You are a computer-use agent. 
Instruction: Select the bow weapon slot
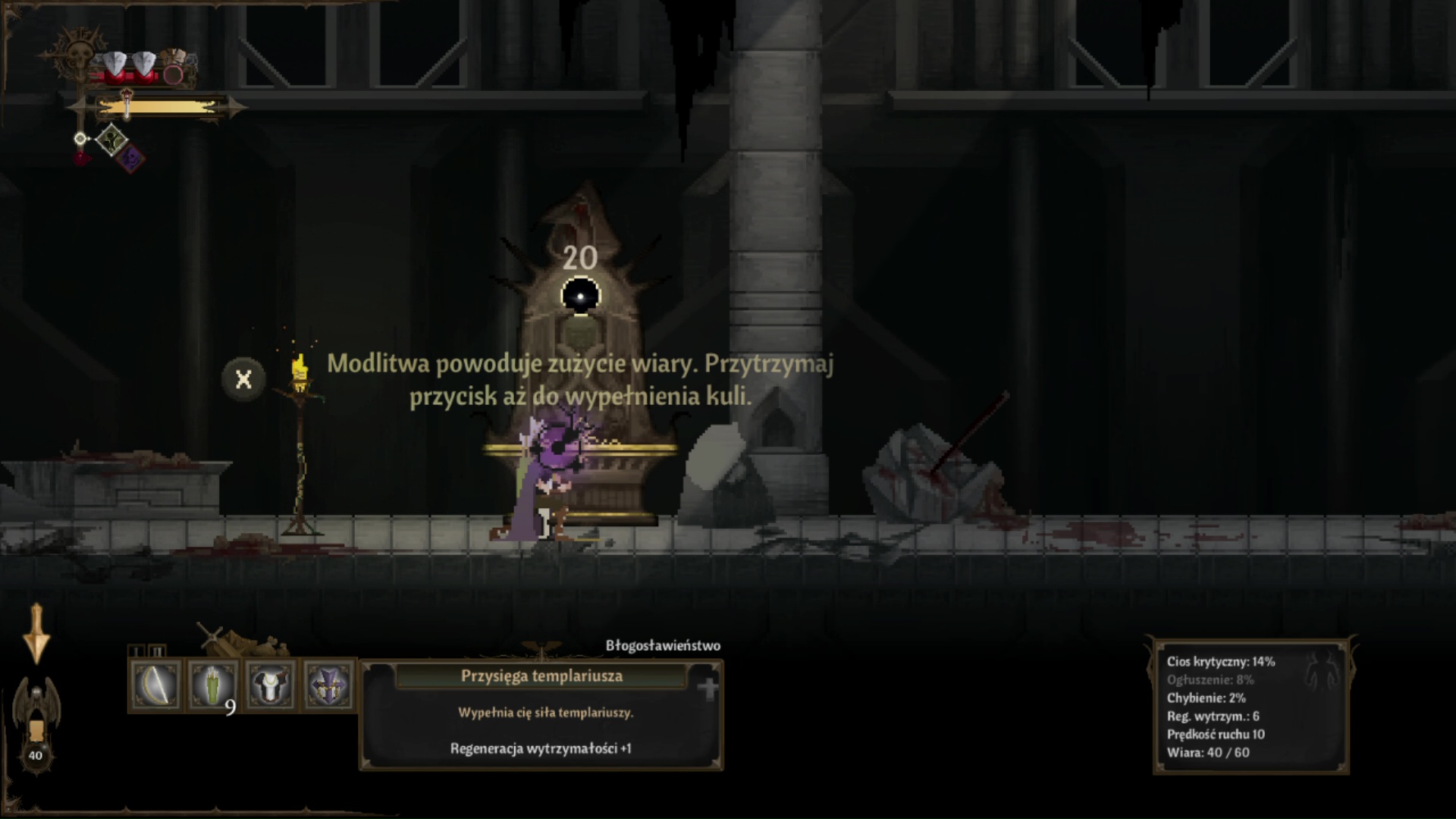click(155, 685)
